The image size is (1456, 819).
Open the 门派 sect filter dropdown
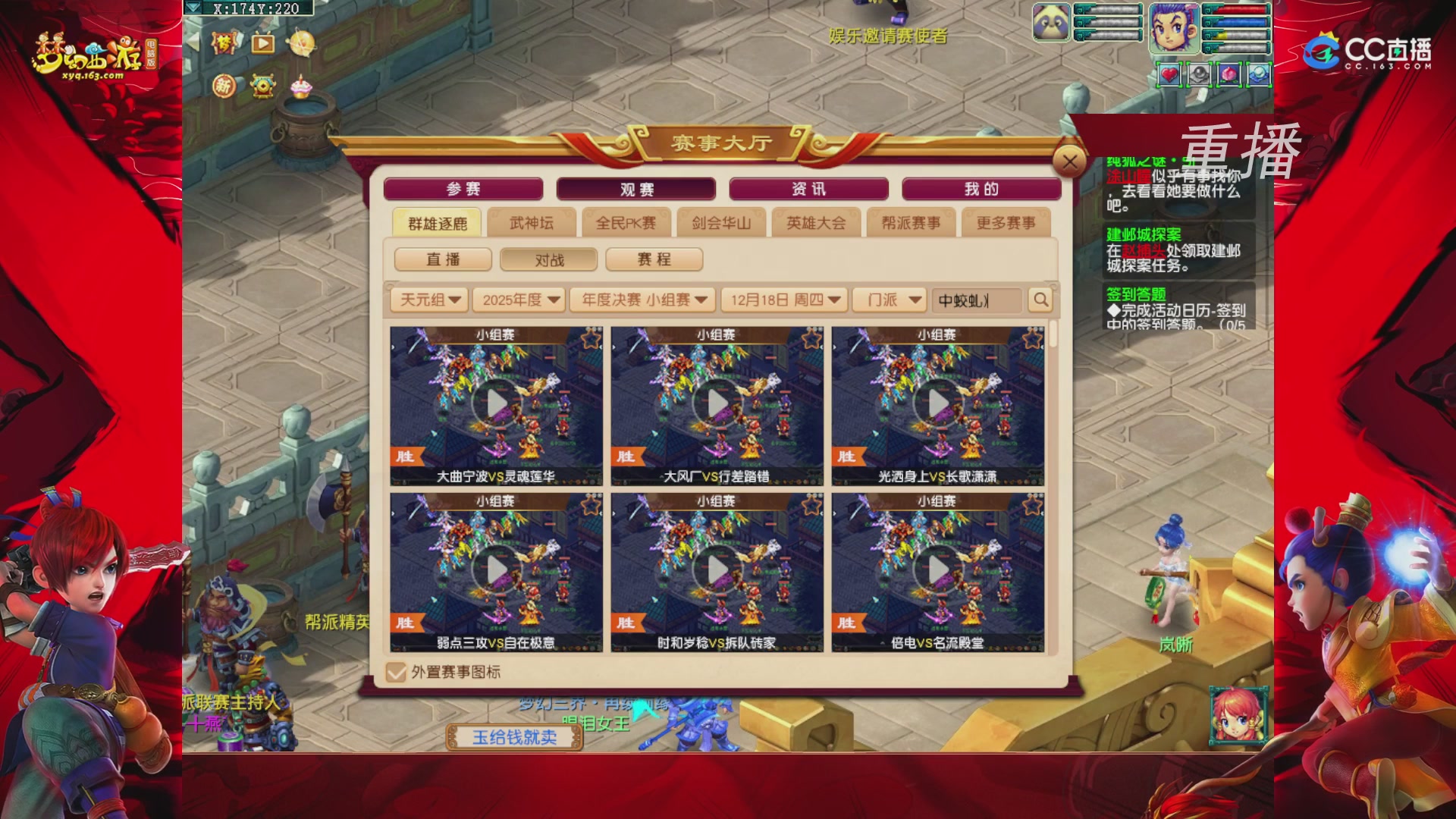pyautogui.click(x=890, y=300)
